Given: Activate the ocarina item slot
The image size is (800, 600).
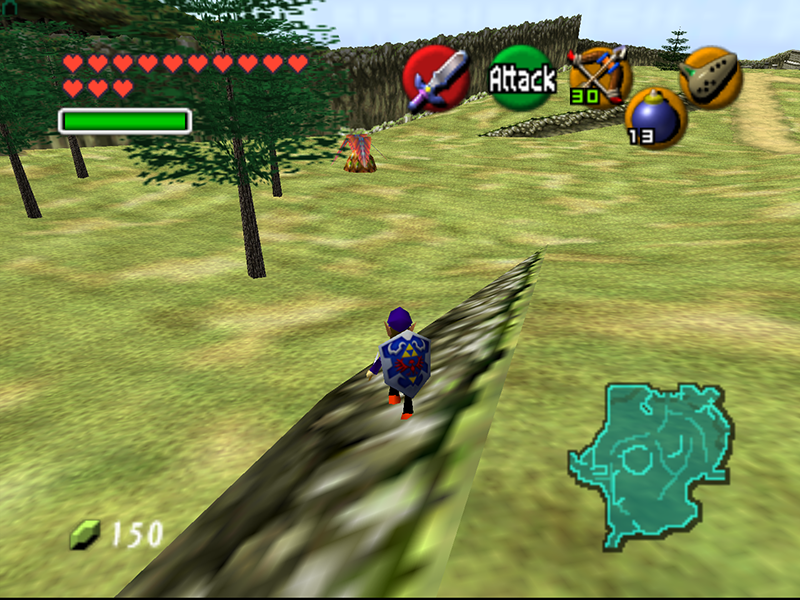Looking at the screenshot, I should tap(710, 77).
